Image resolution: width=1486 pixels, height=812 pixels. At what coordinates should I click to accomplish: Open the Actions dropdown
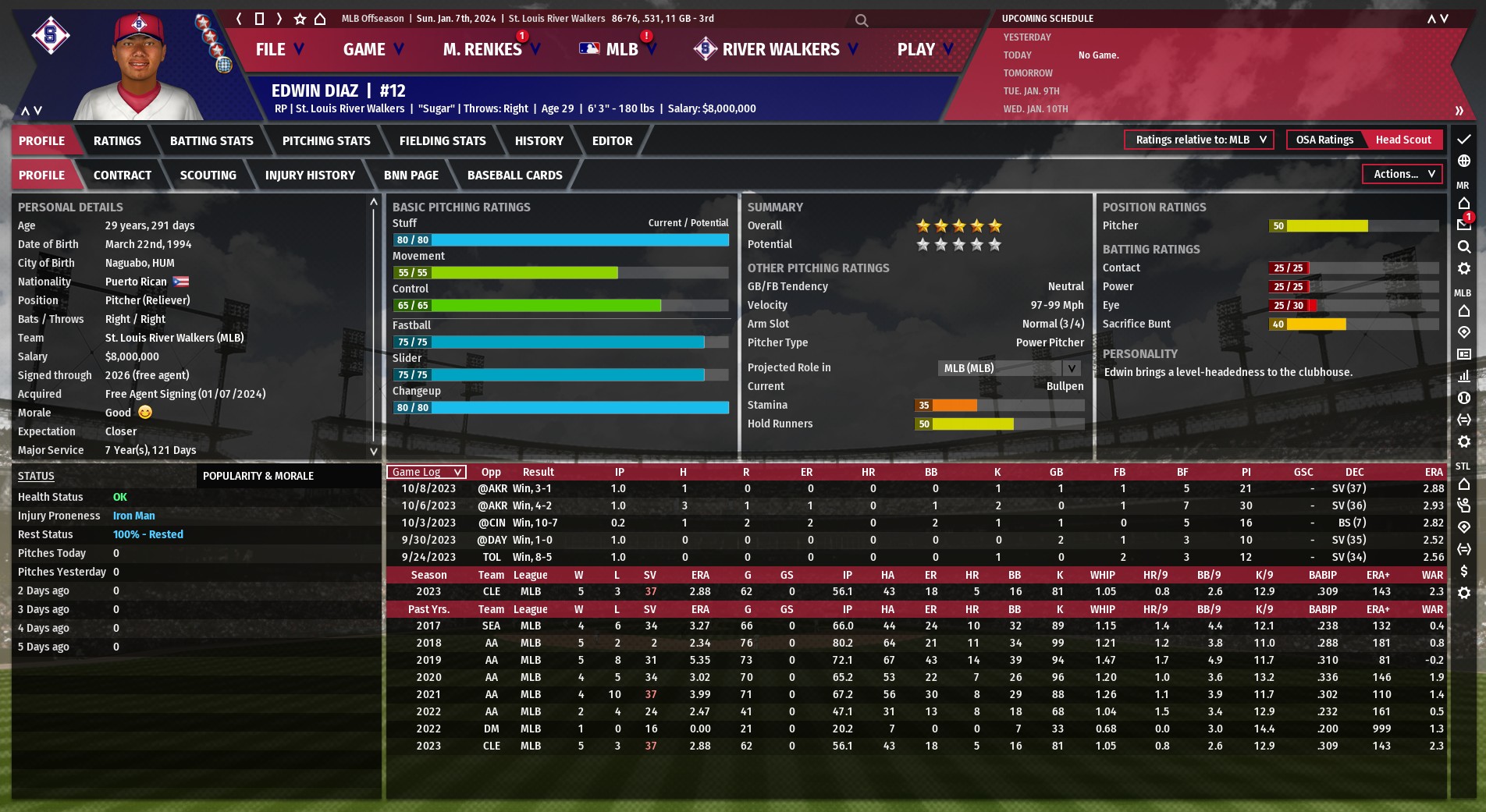(1403, 174)
